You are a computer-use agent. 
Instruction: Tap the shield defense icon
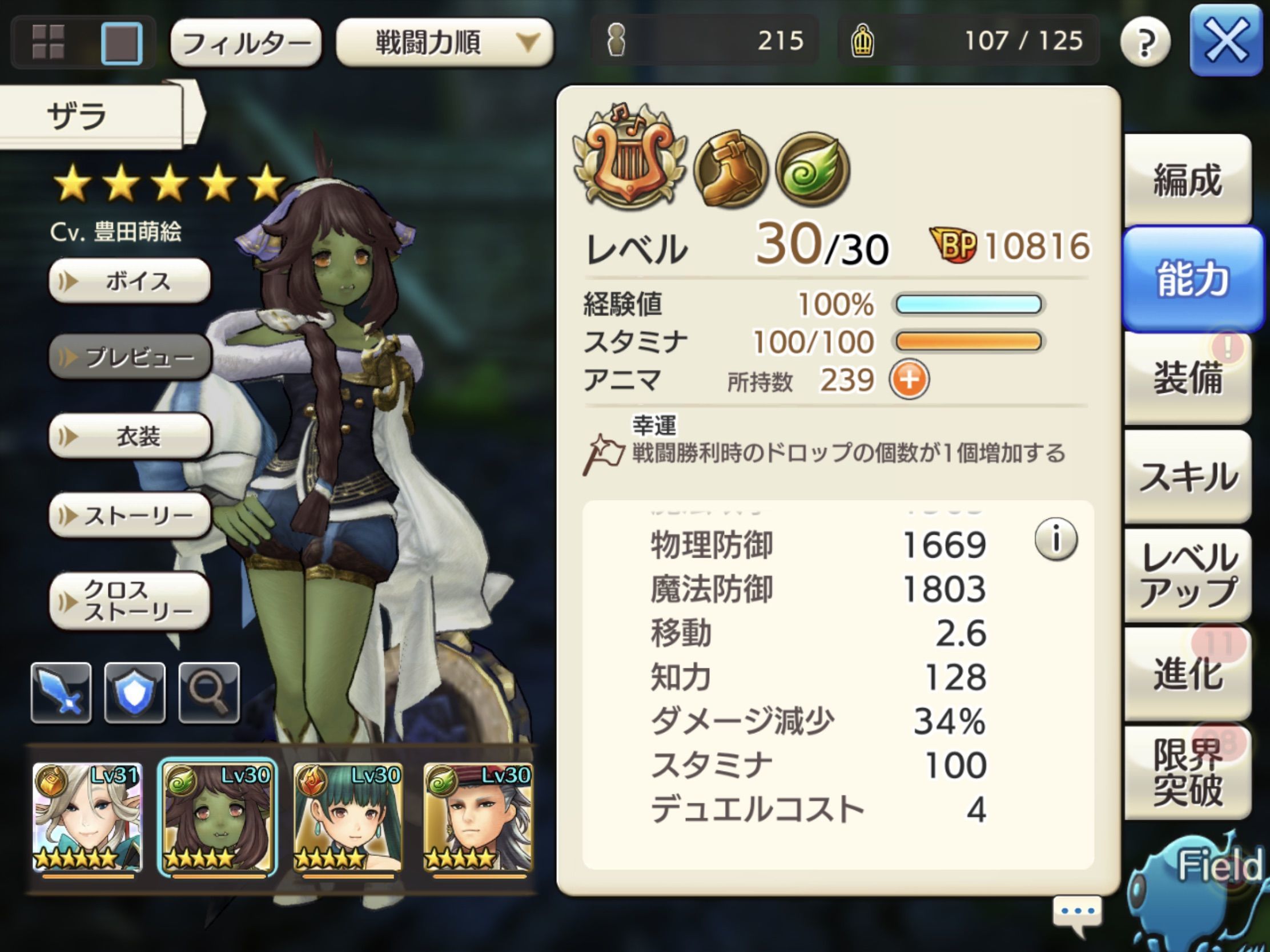(135, 692)
